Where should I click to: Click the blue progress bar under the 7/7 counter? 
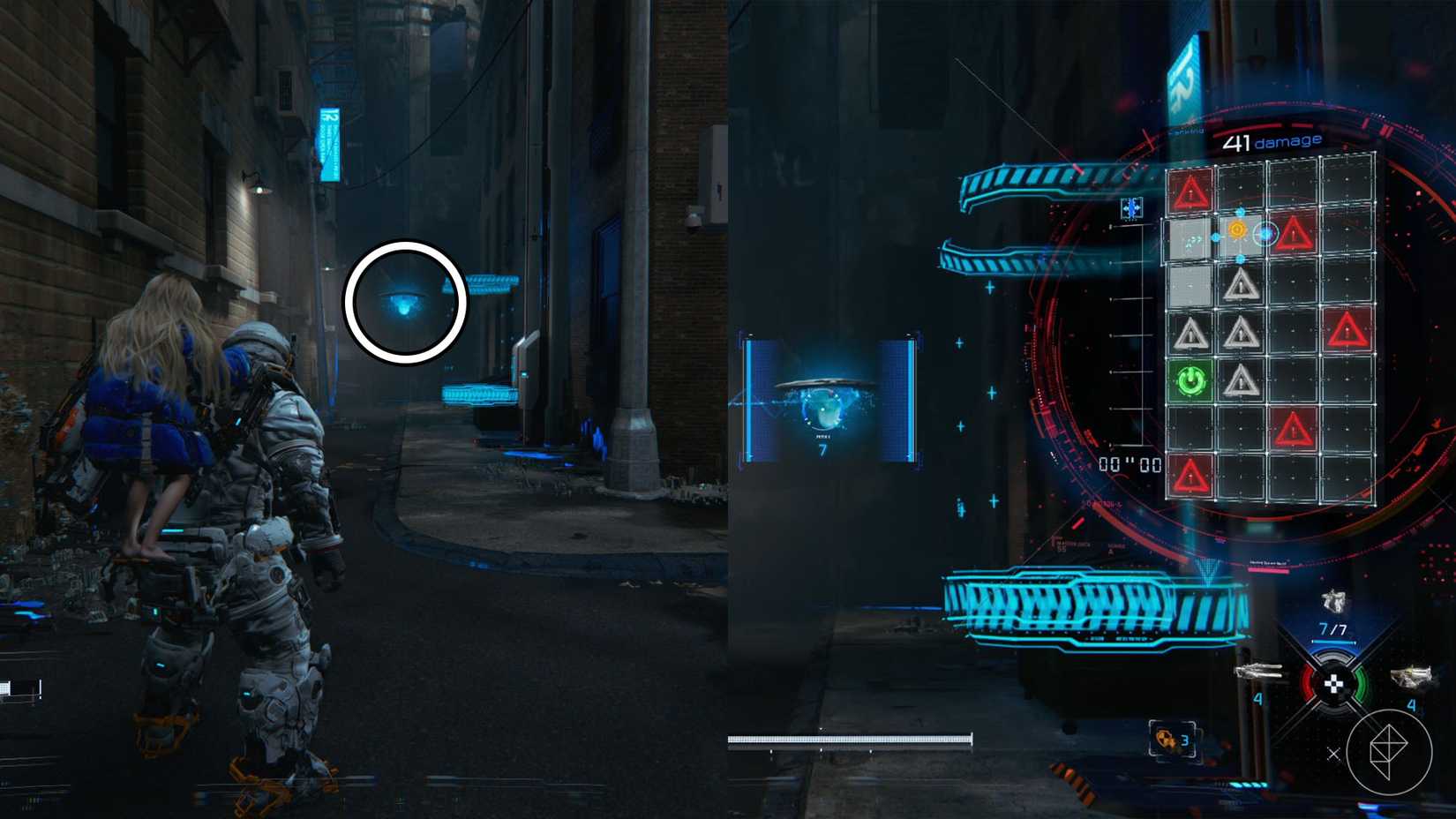(x=1333, y=642)
